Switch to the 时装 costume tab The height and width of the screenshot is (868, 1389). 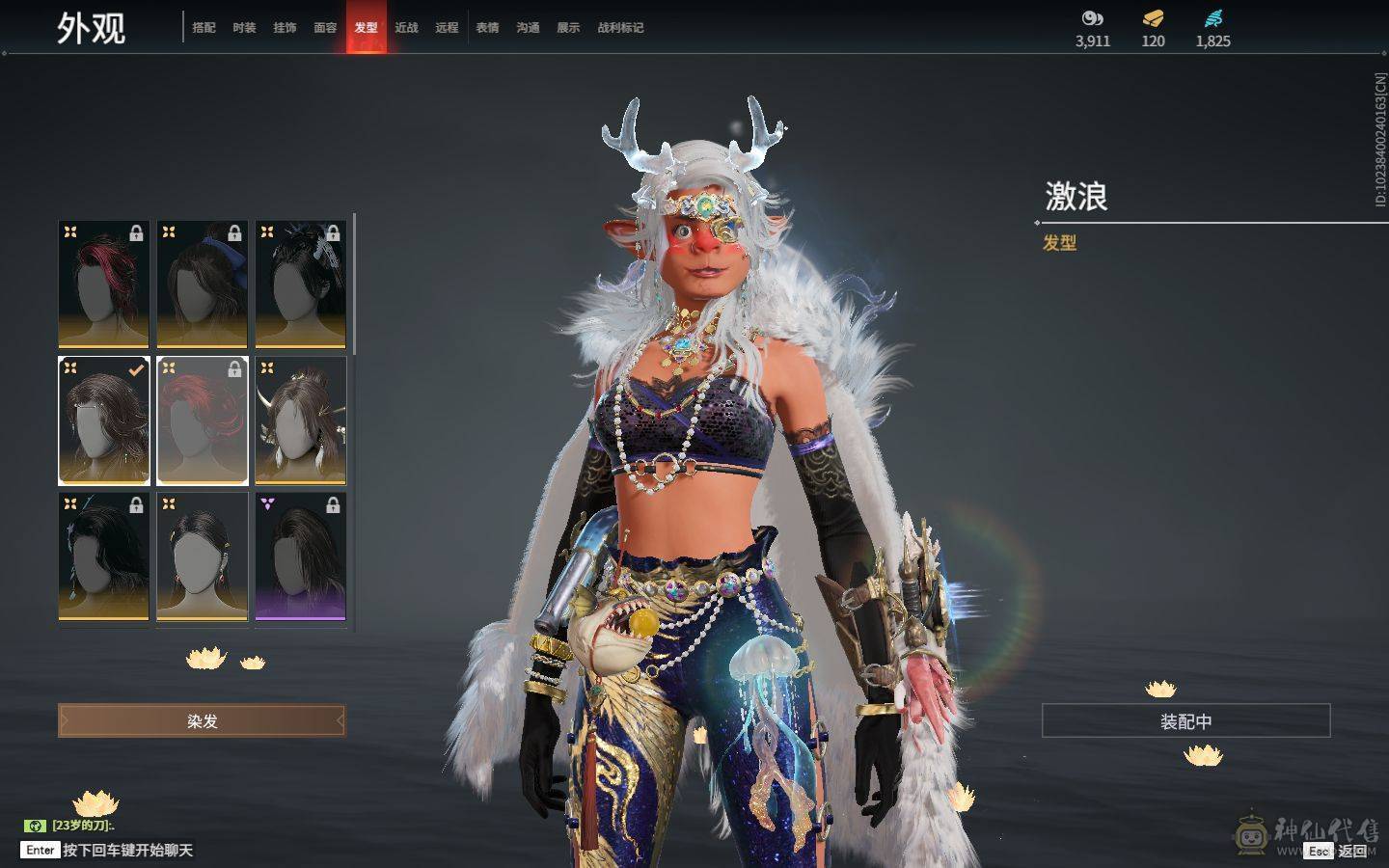244,28
